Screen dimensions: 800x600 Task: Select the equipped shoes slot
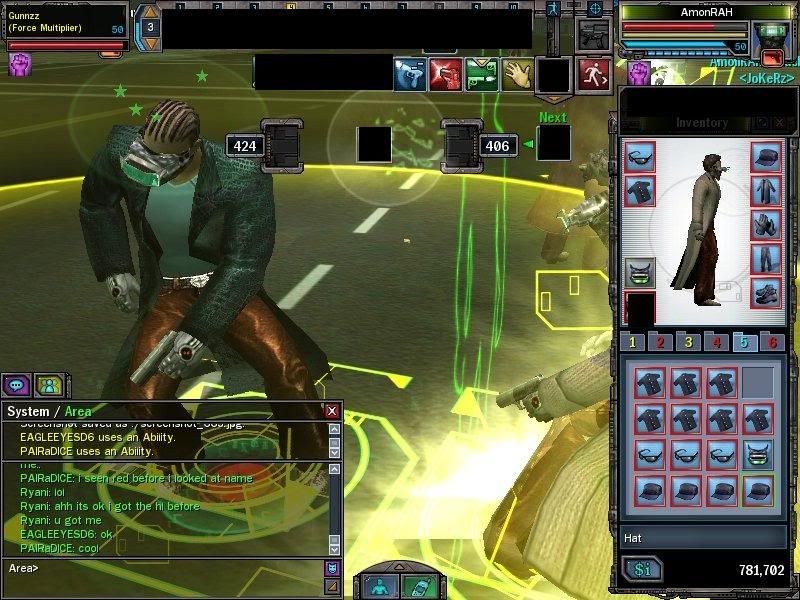(766, 293)
